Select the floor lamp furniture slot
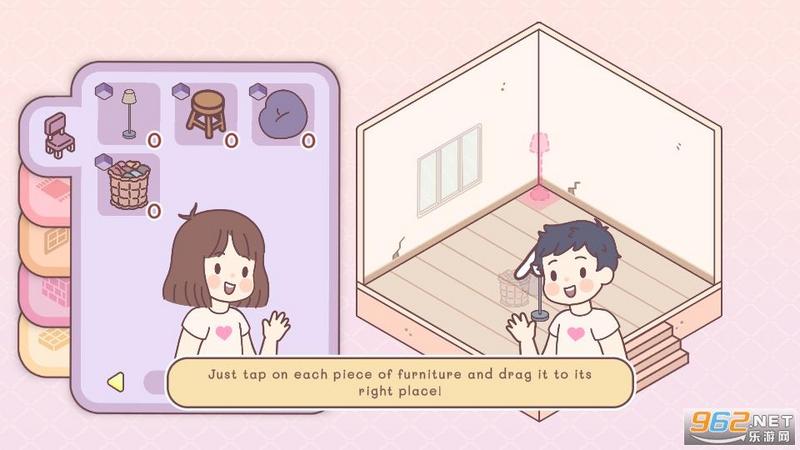The height and width of the screenshot is (450, 800). click(129, 115)
